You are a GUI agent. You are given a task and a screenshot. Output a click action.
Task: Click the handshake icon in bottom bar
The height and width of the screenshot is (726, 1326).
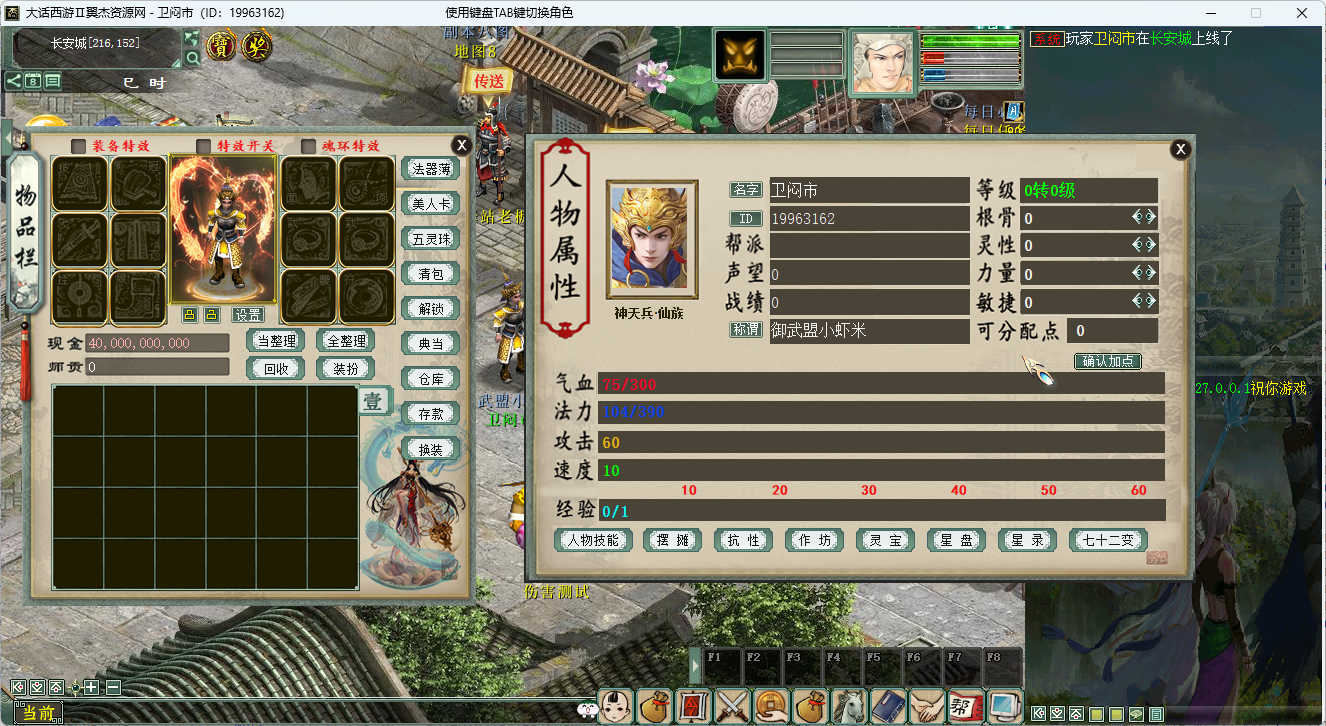click(927, 706)
